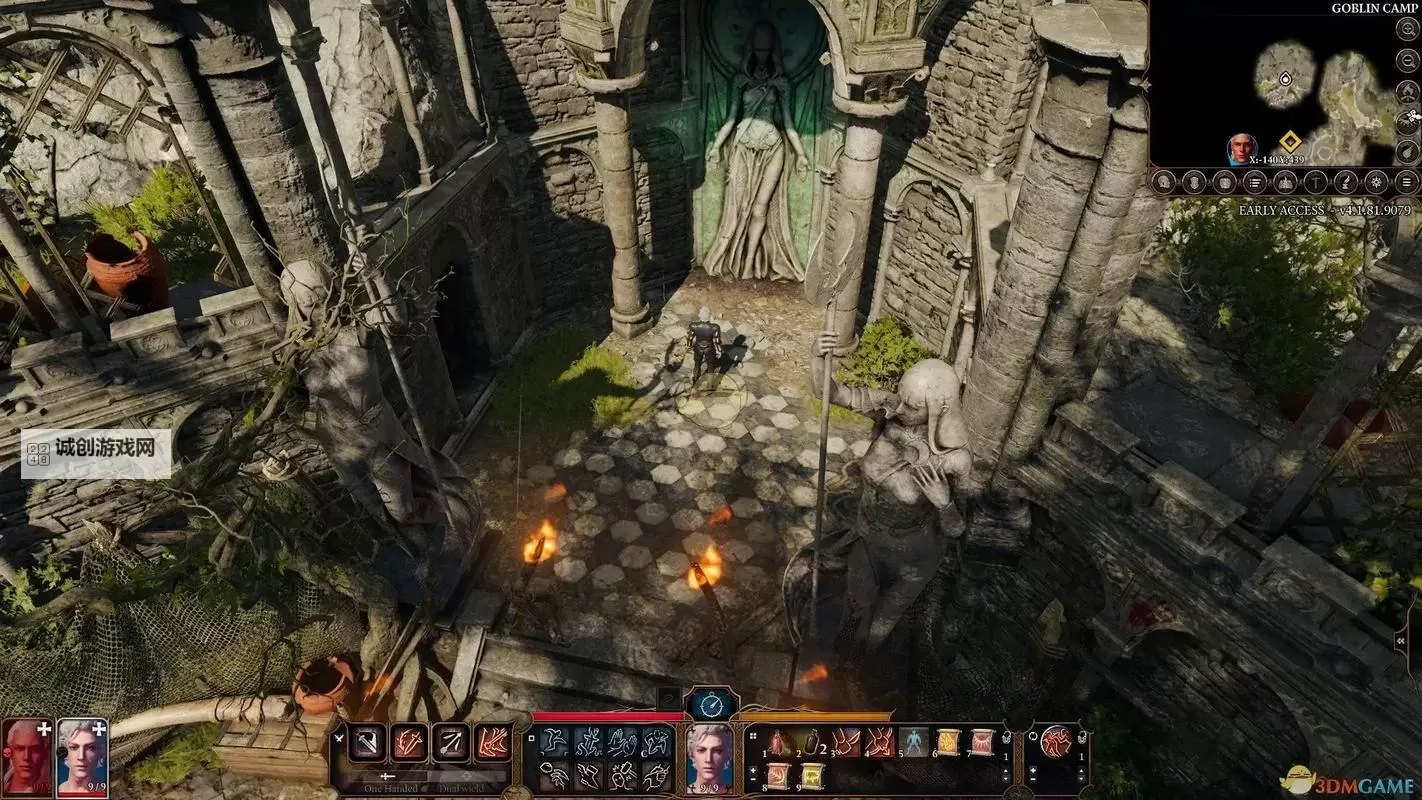This screenshot has width=1422, height=800.
Task: Zoom out on the minimap
Action: pyautogui.click(x=1408, y=59)
